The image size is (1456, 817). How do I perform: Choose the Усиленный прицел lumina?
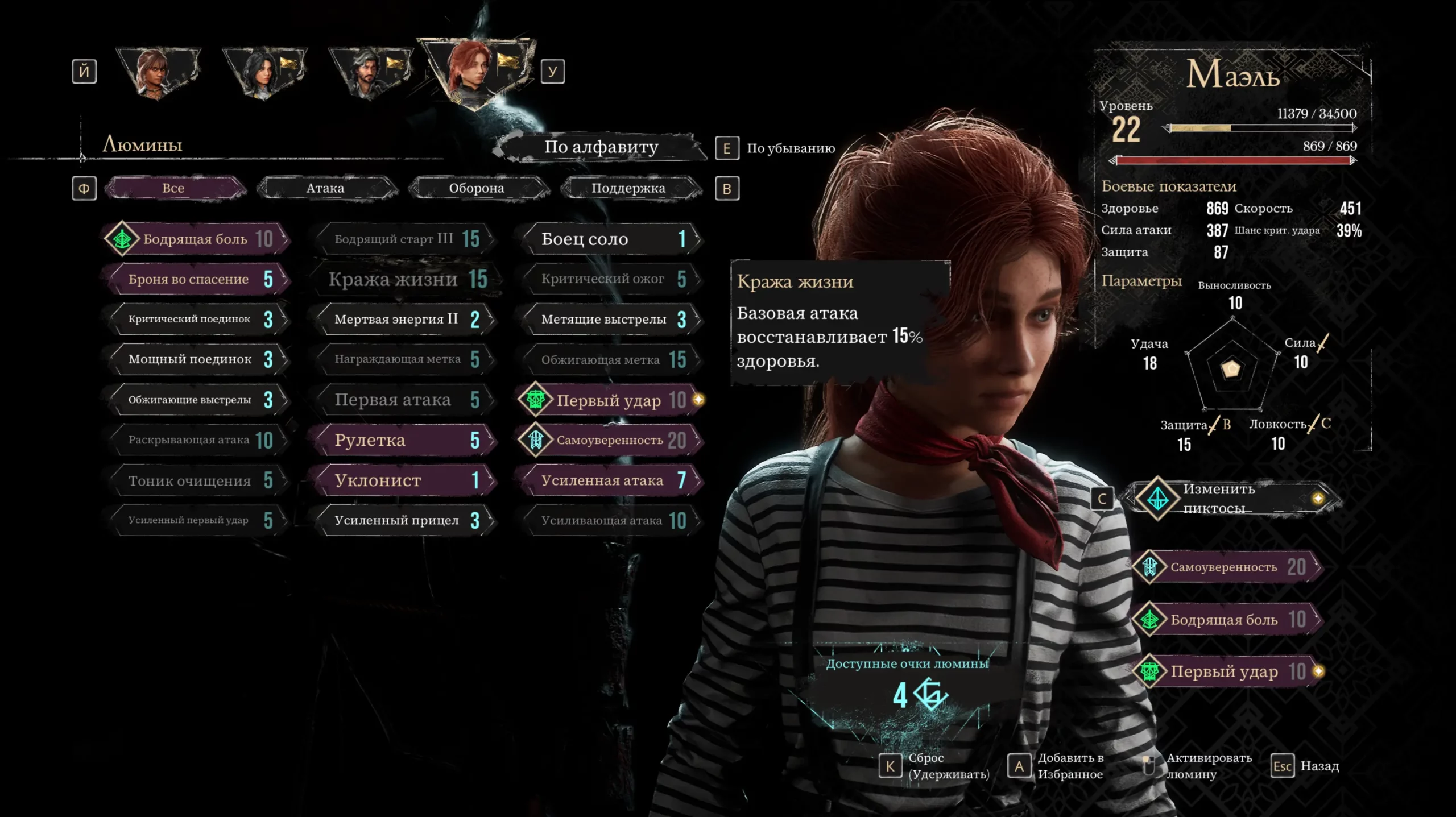point(405,520)
